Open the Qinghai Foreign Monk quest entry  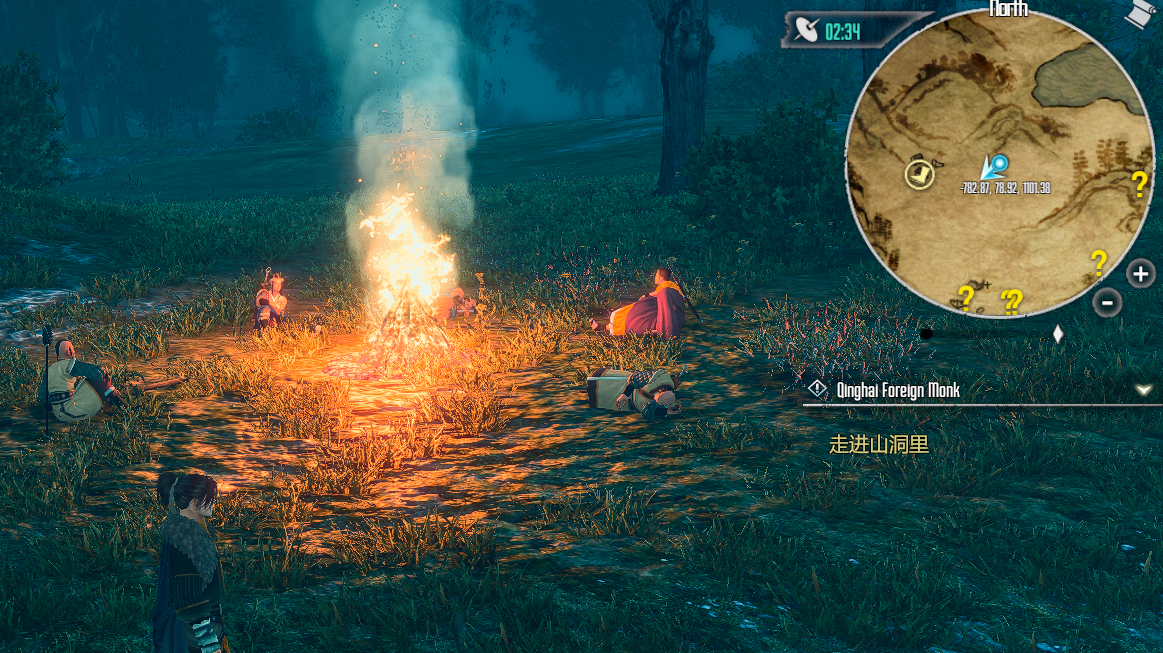[897, 391]
